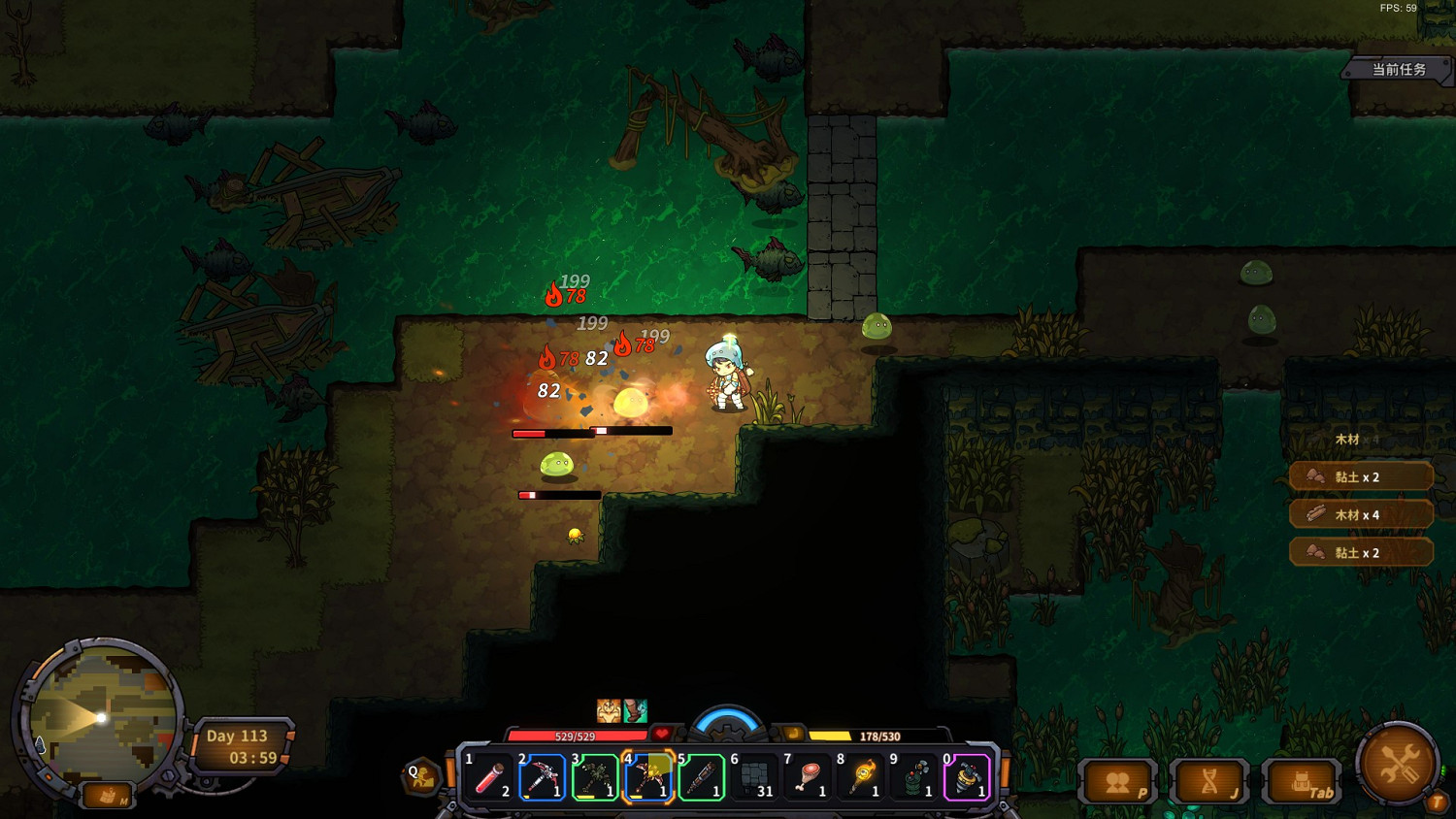
Task: Open the world map button below minimap
Action: pos(108,797)
